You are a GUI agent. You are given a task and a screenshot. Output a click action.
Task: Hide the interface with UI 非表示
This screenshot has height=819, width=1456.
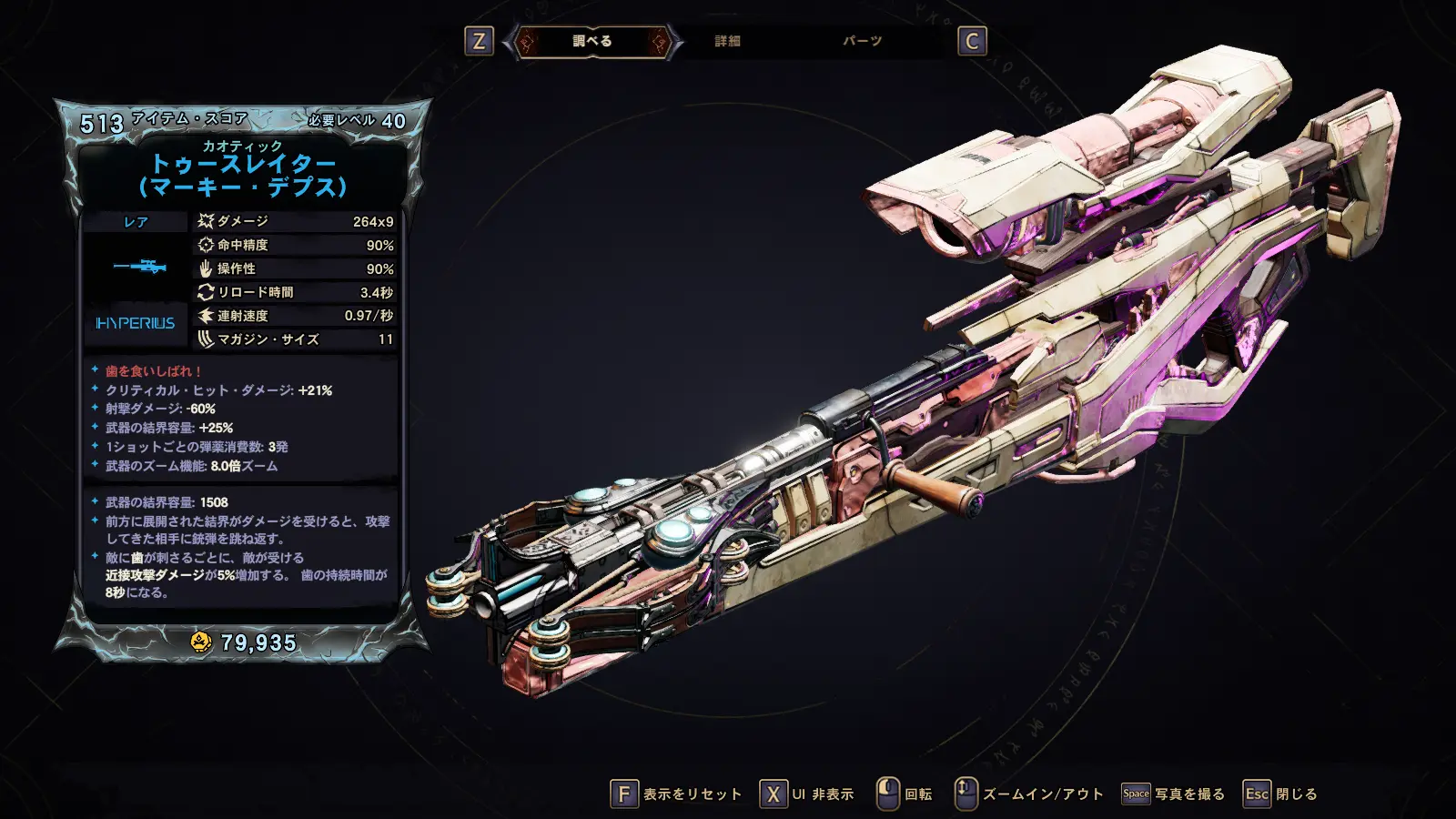click(x=807, y=794)
